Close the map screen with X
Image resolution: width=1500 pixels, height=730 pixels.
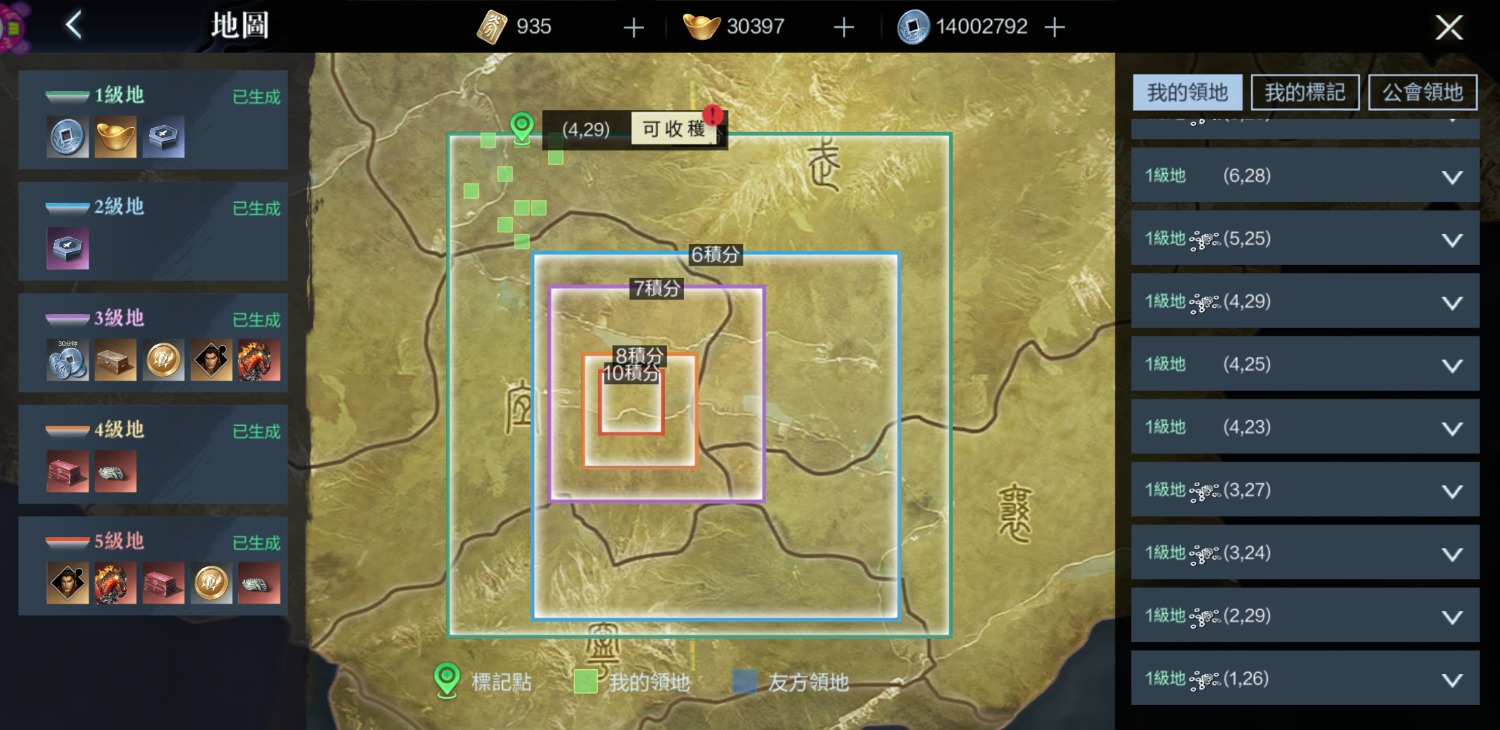pyautogui.click(x=1449, y=27)
